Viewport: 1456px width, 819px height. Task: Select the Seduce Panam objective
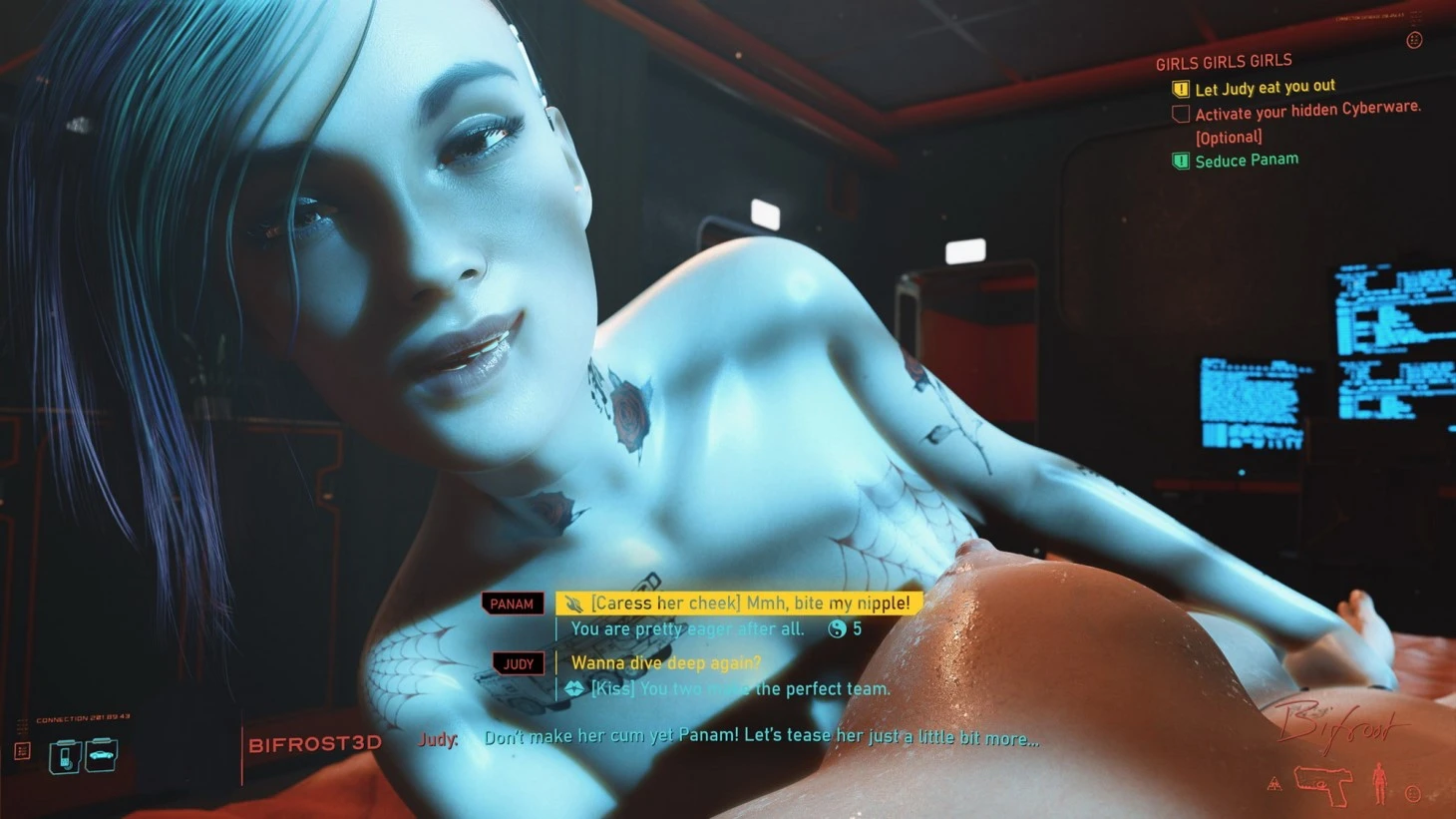(1246, 160)
